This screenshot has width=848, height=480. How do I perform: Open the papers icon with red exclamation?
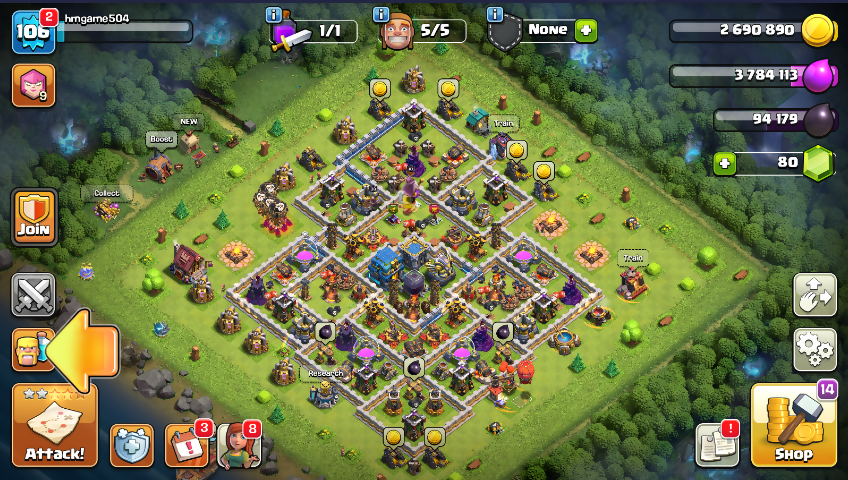(x=716, y=445)
